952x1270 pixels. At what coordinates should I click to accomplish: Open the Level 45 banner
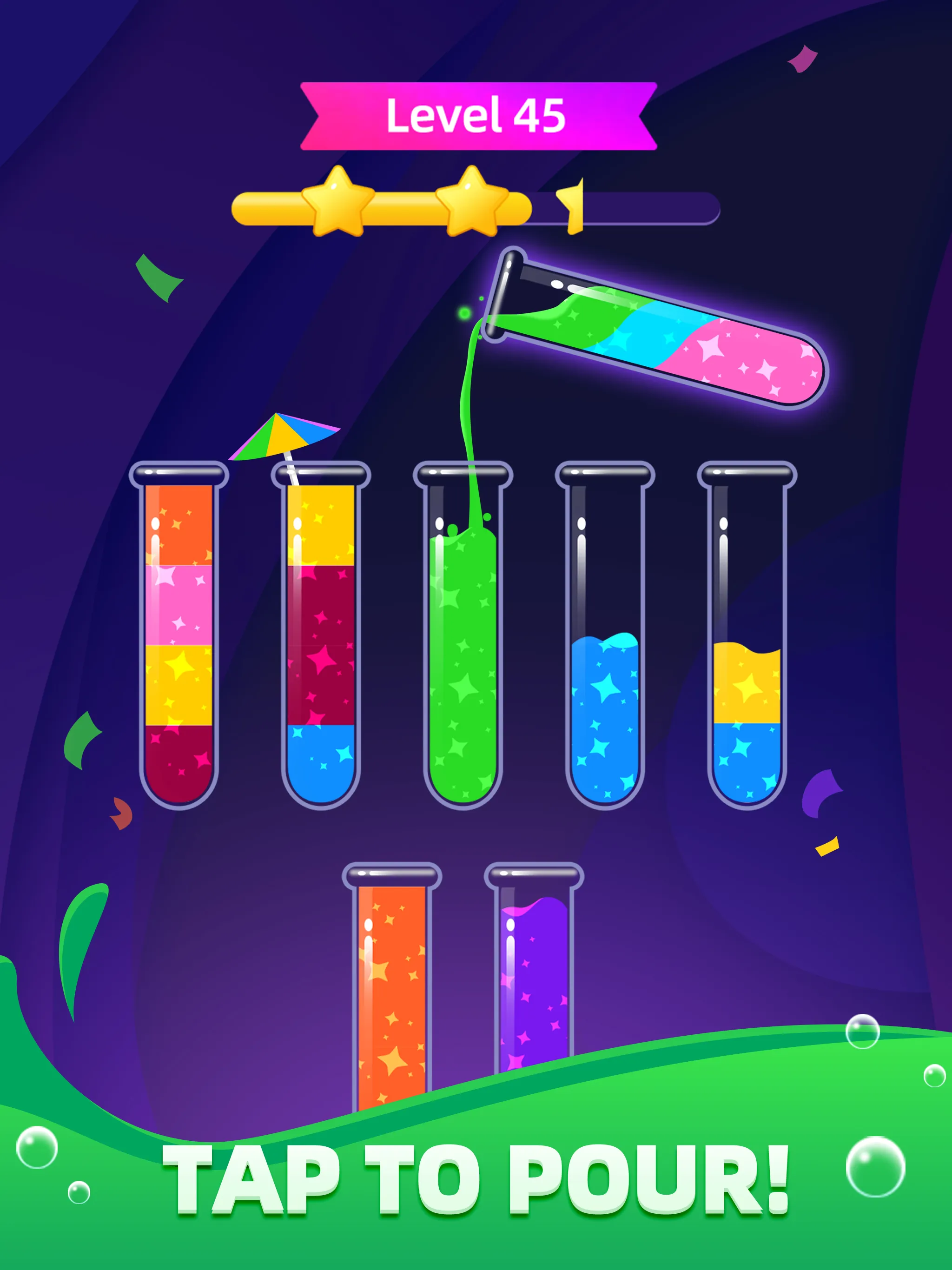(476, 115)
